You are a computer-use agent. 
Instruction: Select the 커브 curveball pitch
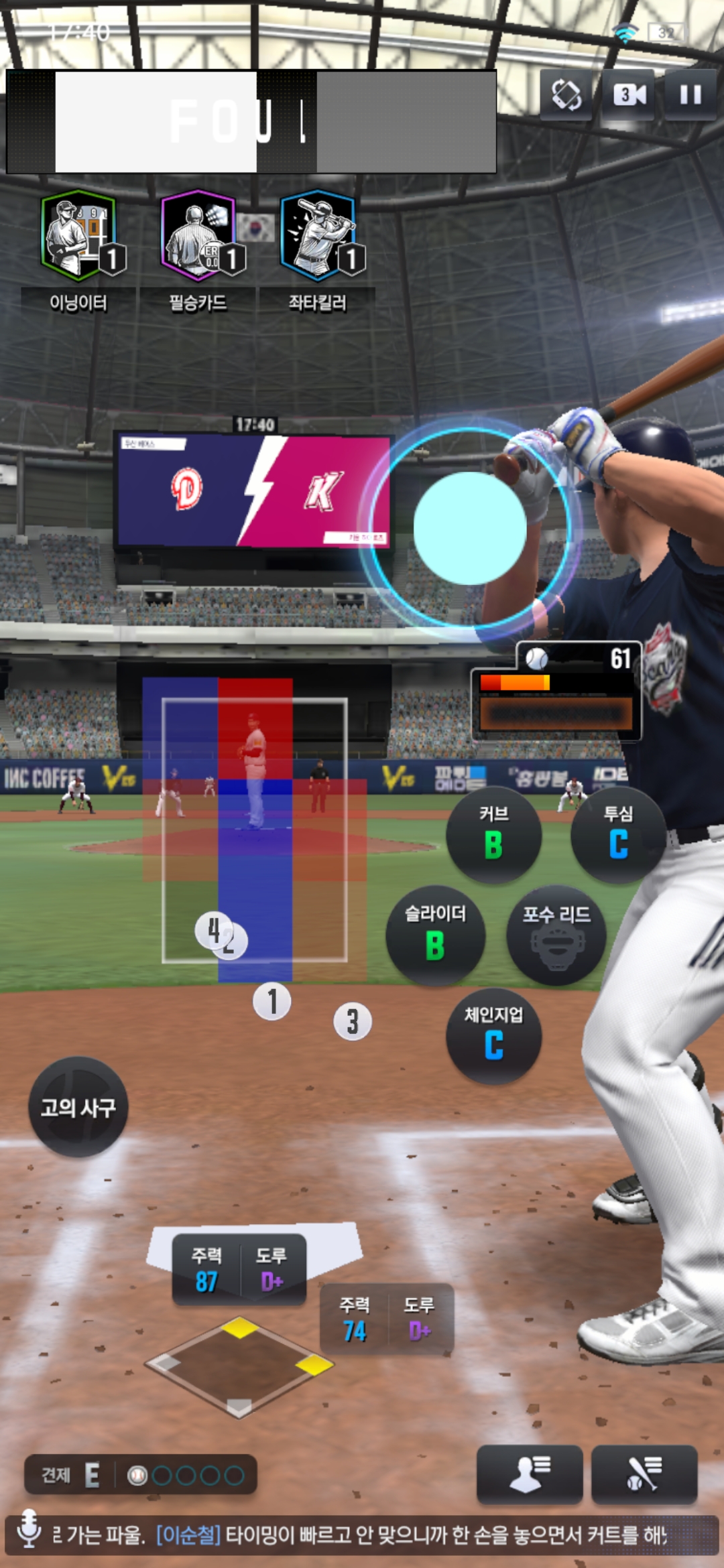(x=493, y=834)
